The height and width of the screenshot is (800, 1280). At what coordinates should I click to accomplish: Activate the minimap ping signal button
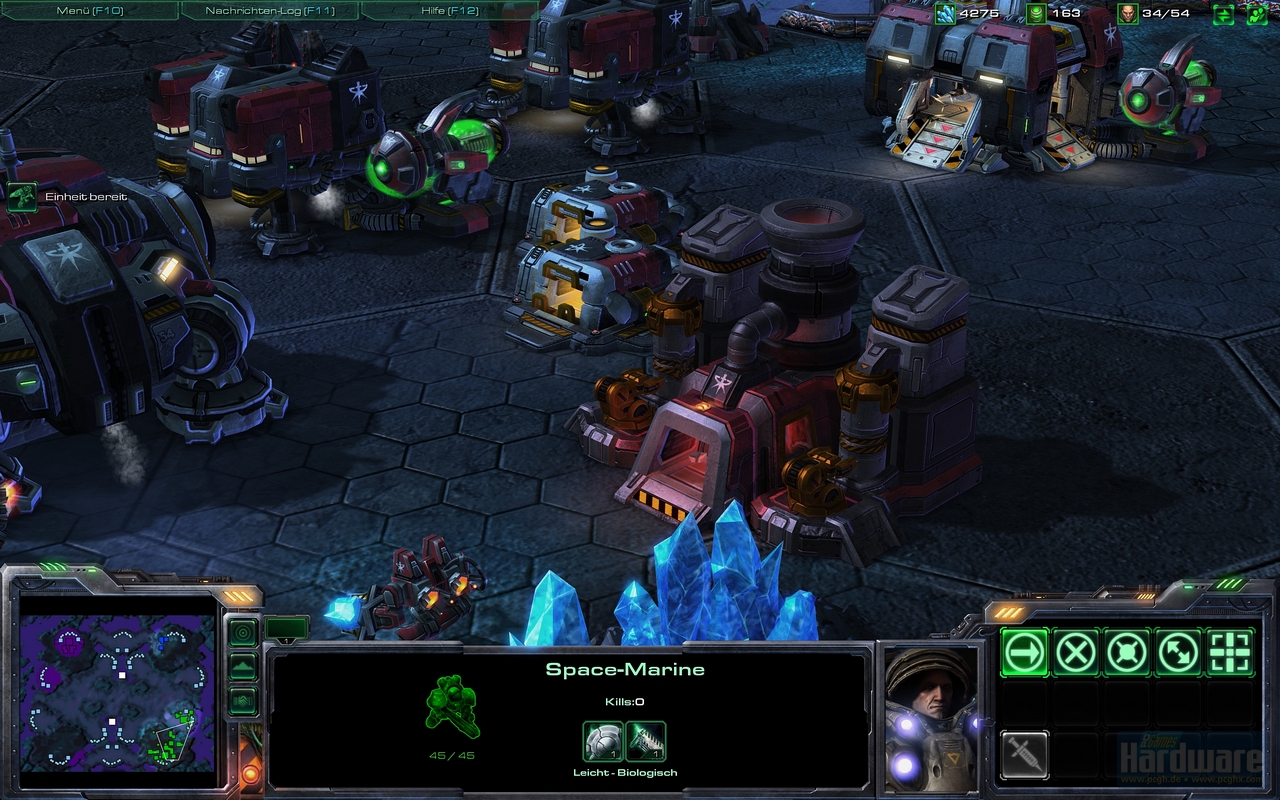pyautogui.click(x=242, y=632)
